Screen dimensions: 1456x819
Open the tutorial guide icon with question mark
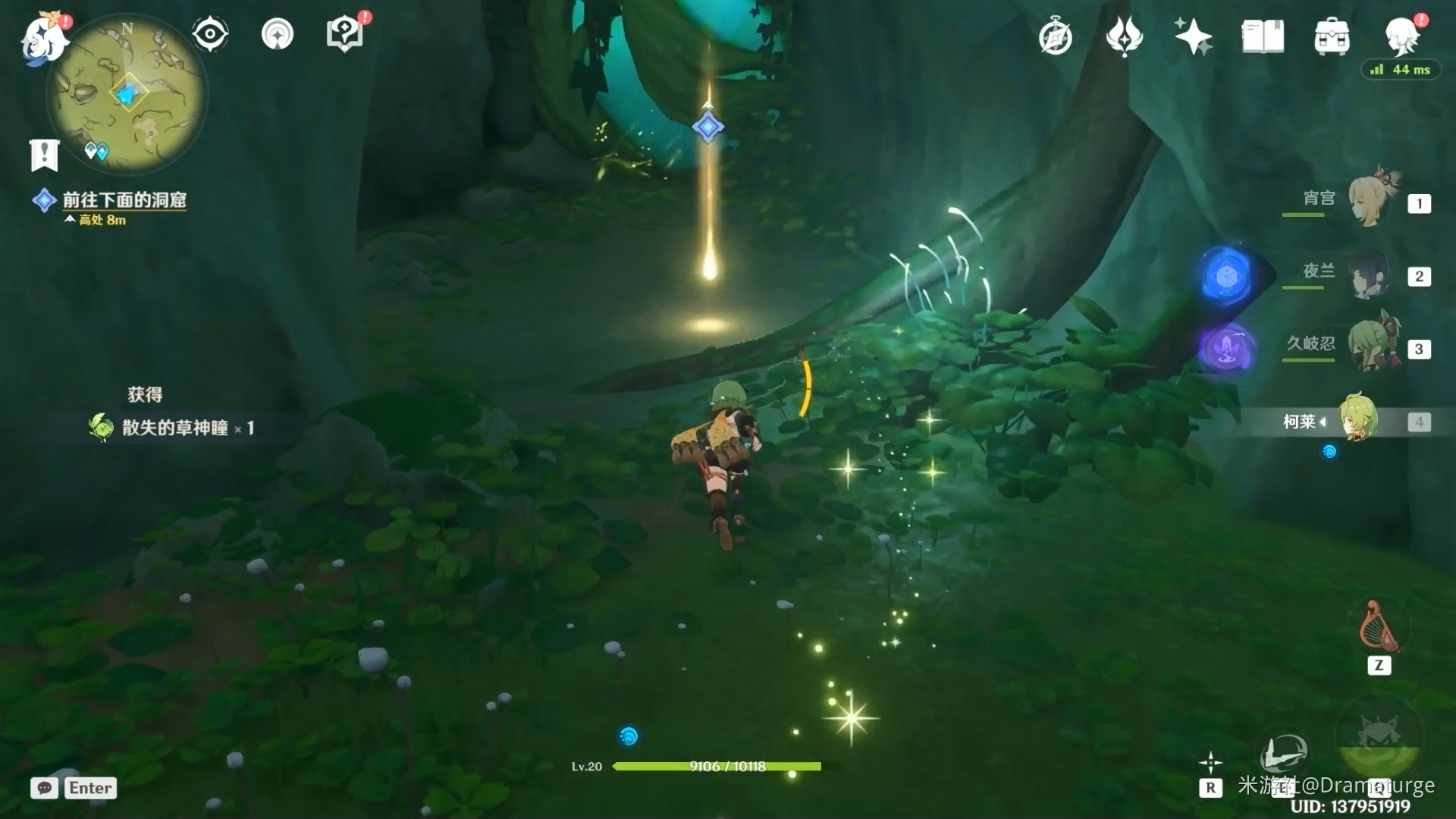344,34
